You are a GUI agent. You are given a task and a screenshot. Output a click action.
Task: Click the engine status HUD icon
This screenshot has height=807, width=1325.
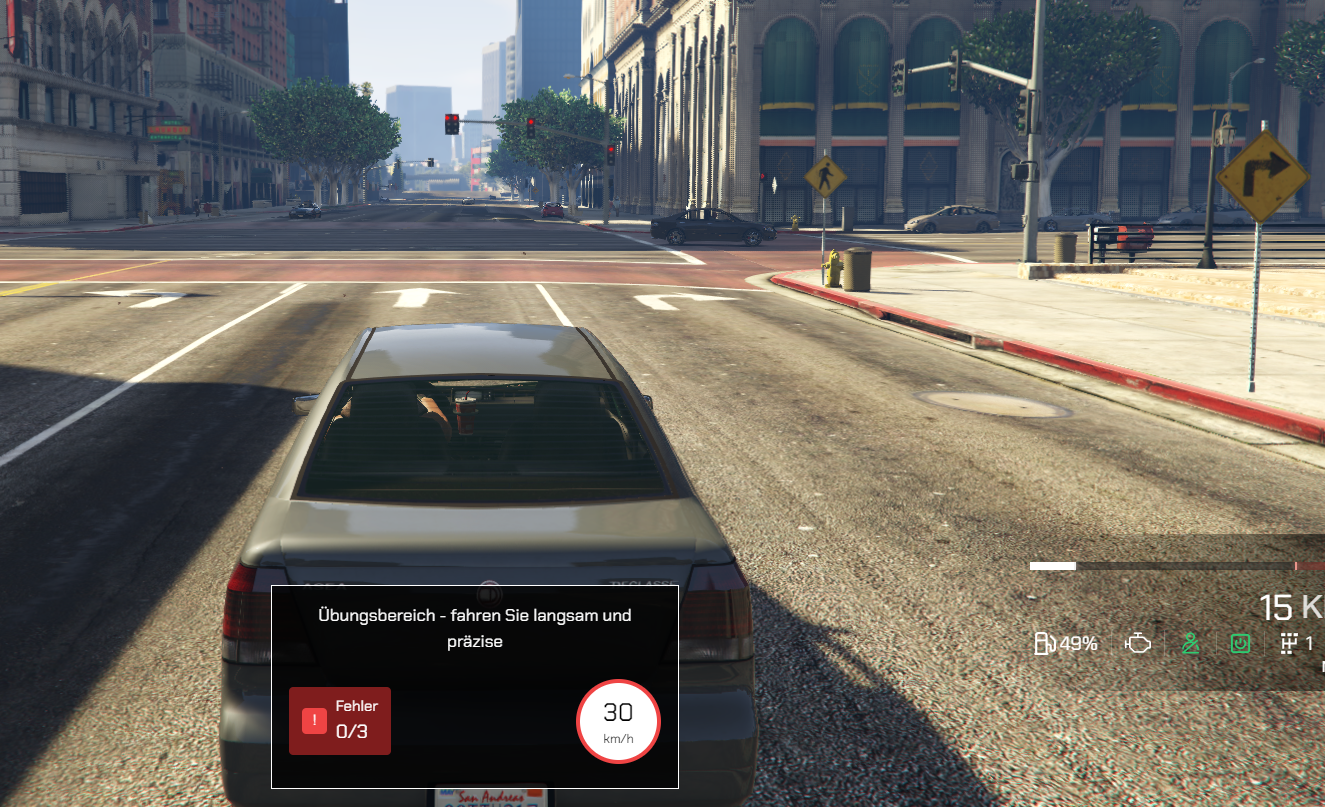[x=1138, y=644]
